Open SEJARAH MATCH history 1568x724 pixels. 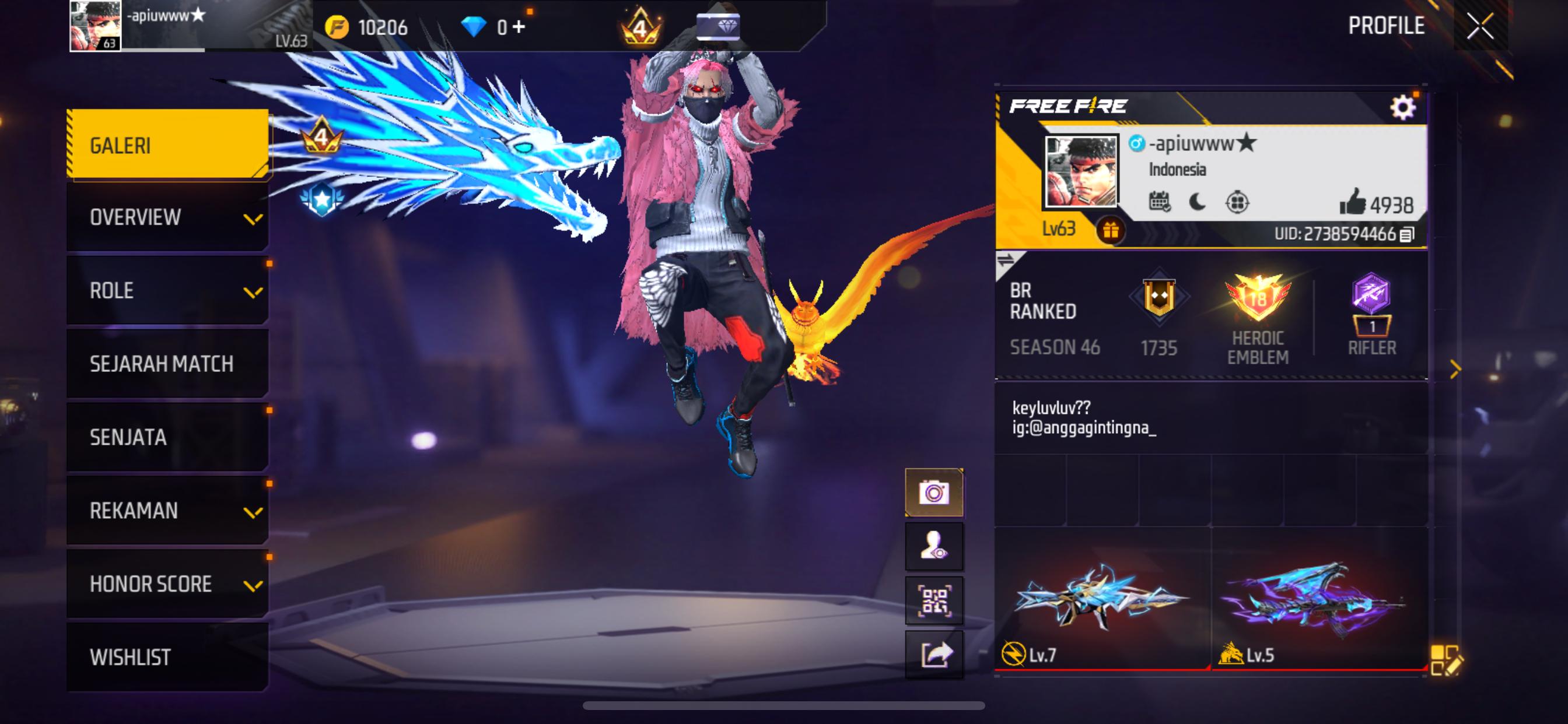click(x=167, y=364)
